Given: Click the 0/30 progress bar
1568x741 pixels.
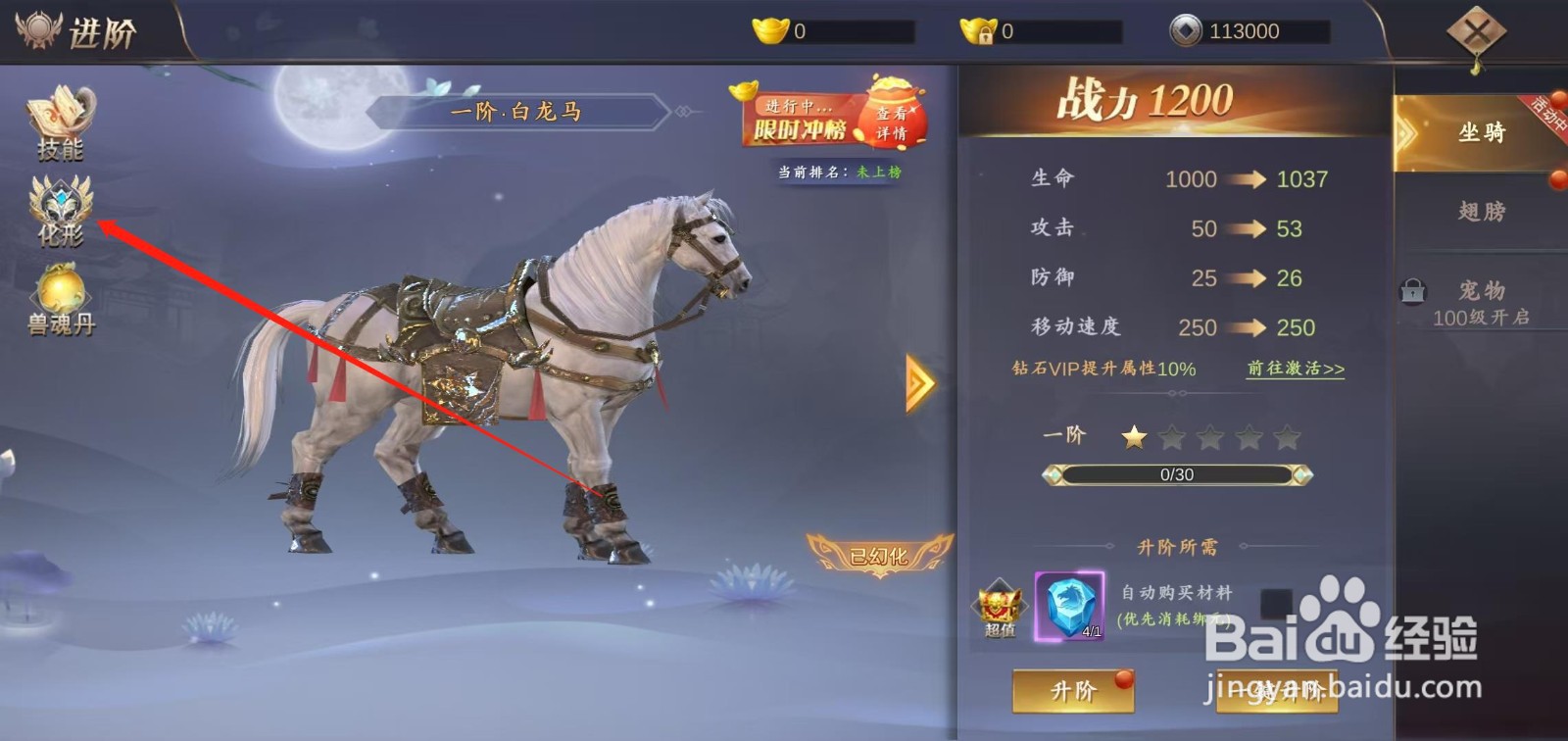Looking at the screenshot, I should coord(1175,474).
